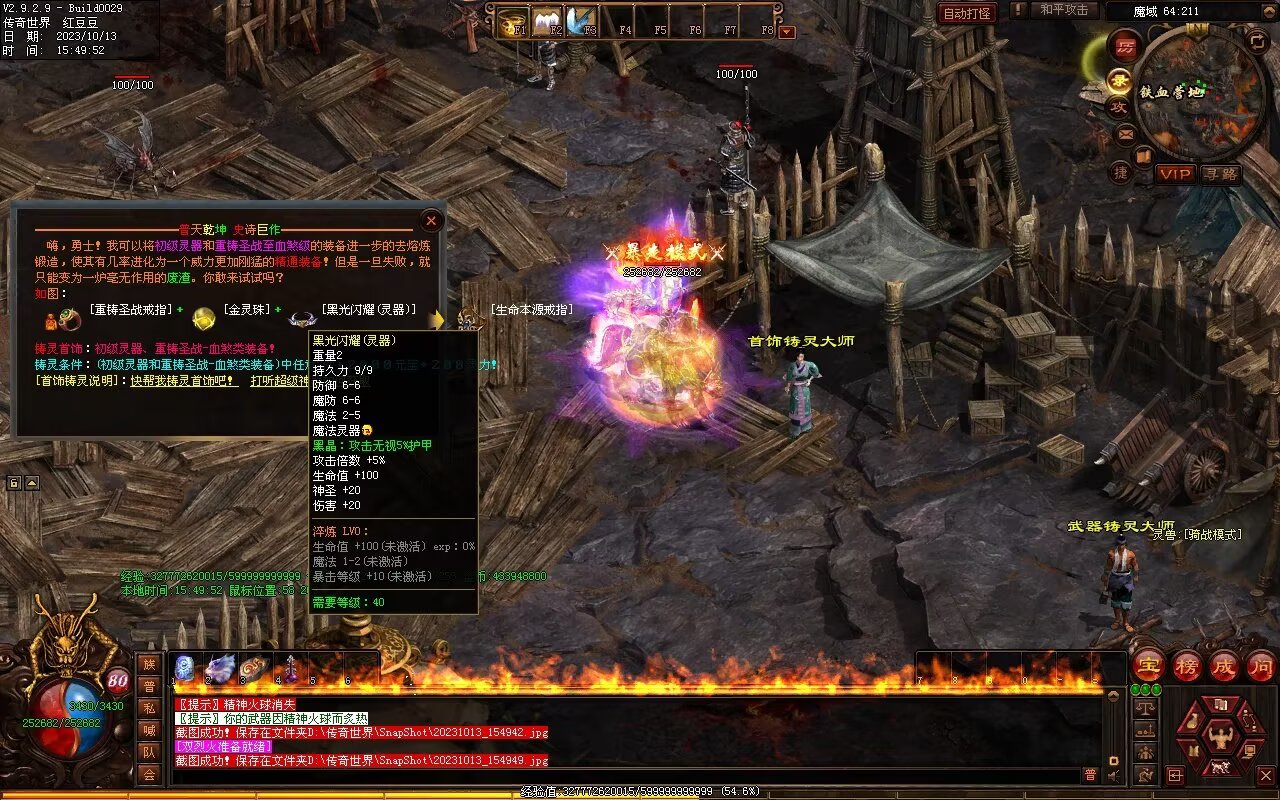Screen dimensions: 1280x800
Task: Expand the skill bar dropdown arrow after F8
Action: coord(787,31)
